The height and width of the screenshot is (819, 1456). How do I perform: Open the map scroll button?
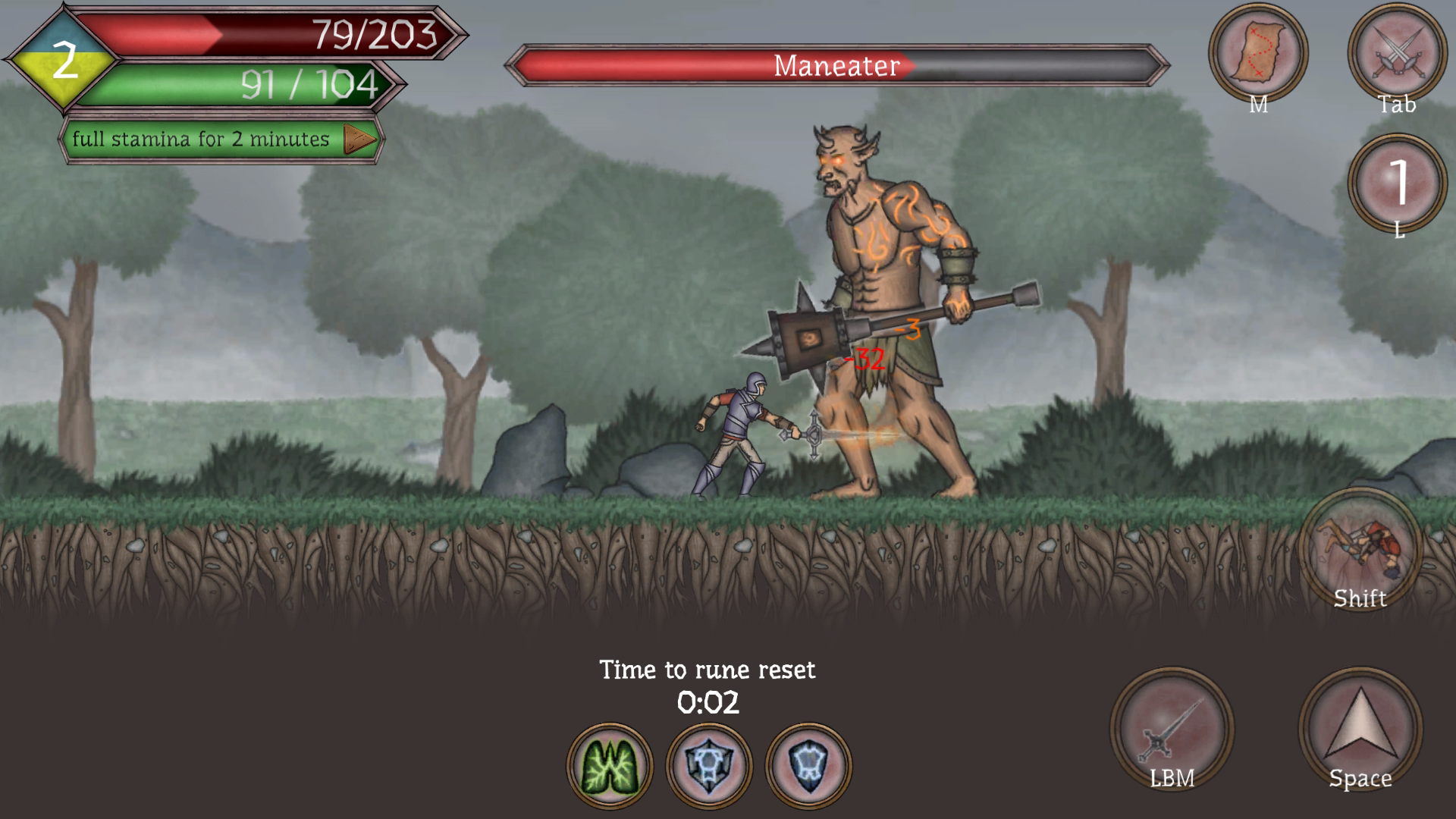(1257, 53)
